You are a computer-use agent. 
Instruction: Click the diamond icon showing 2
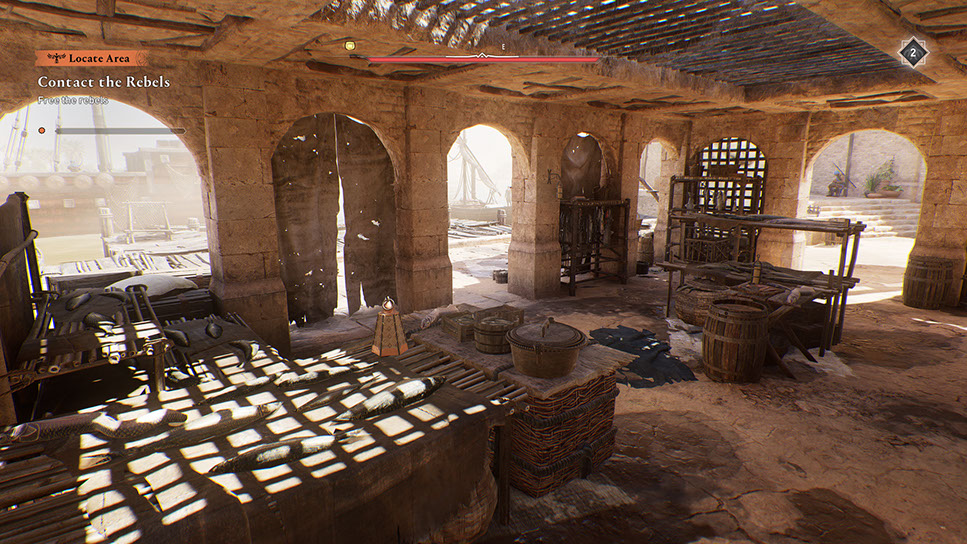912,53
